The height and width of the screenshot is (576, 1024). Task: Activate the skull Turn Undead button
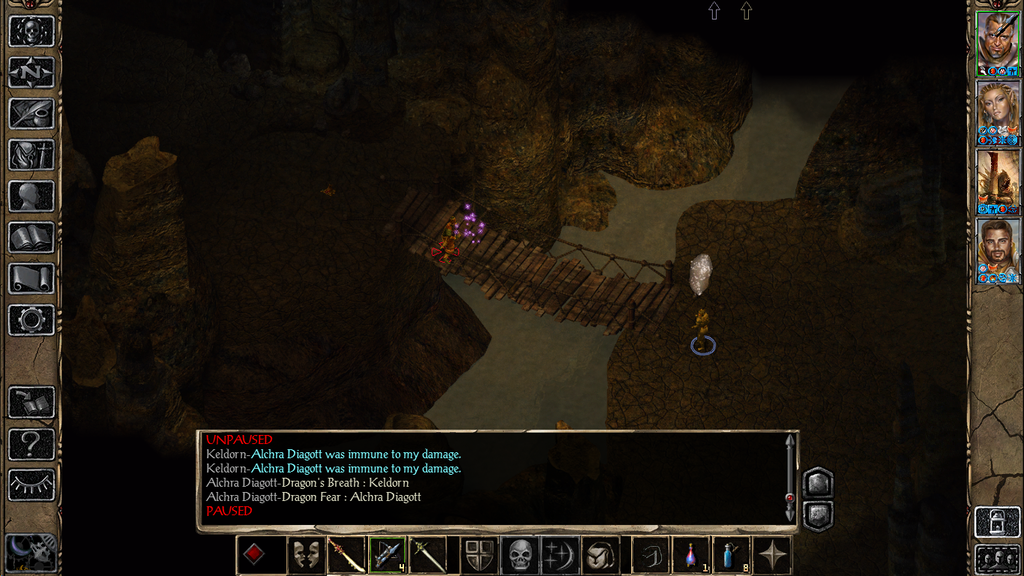point(520,555)
